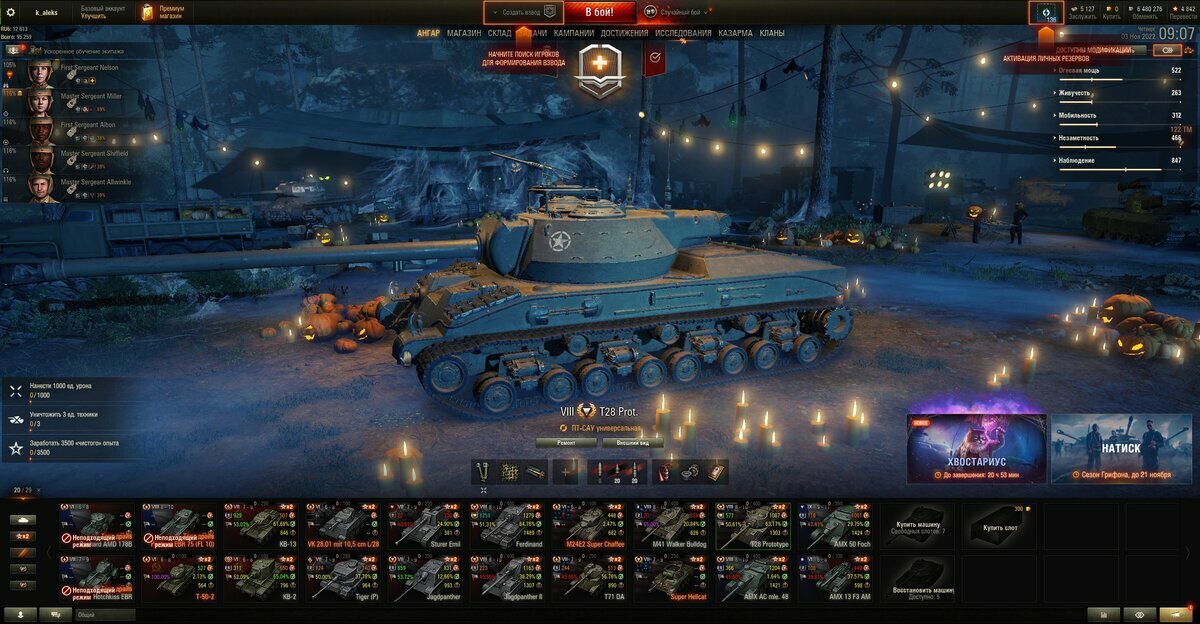Open the Создать взвод platoon dropdown
This screenshot has width=1200, height=624.
coord(523,12)
